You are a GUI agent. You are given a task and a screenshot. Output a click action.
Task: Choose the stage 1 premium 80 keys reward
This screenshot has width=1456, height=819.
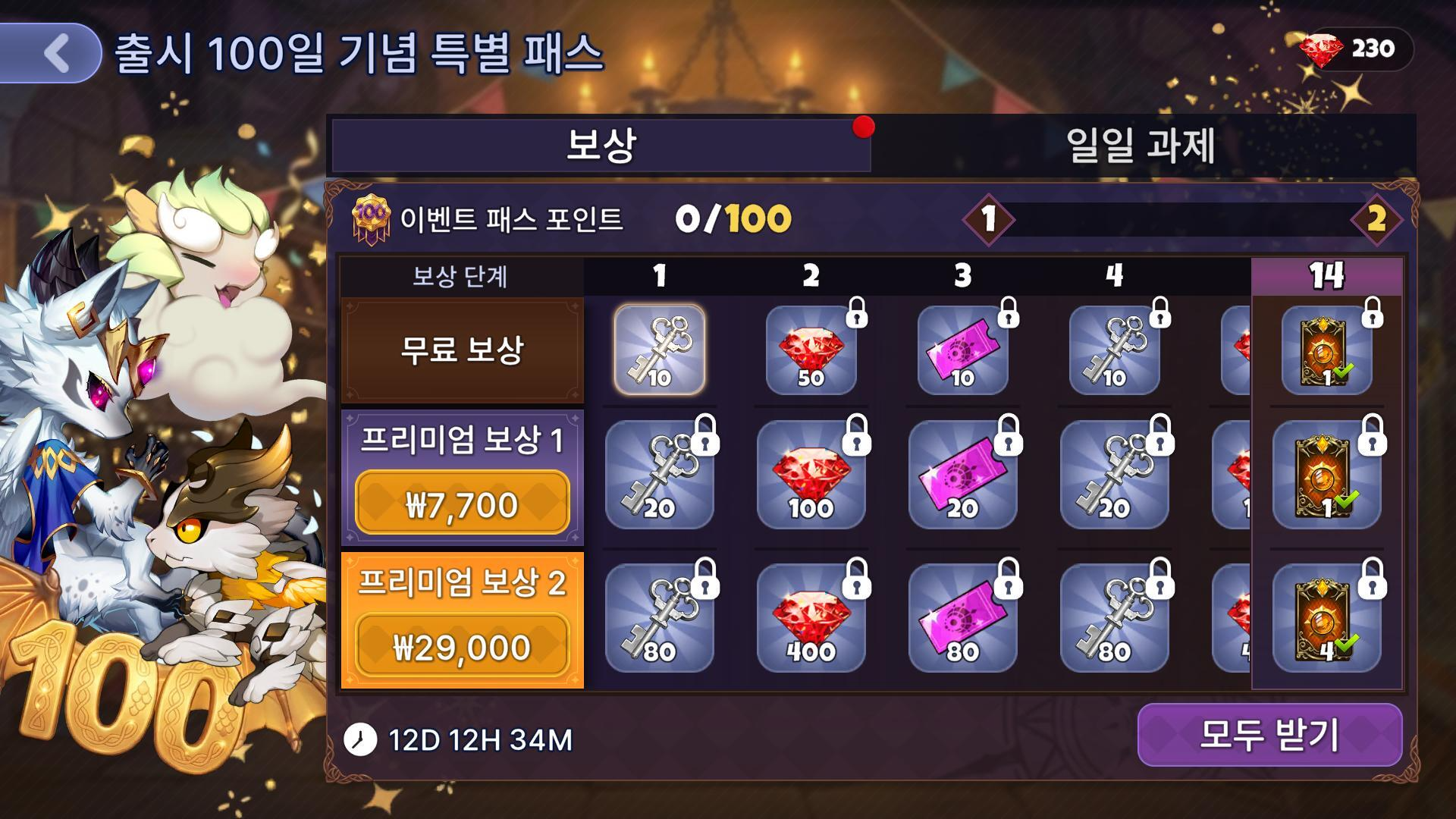(x=659, y=619)
